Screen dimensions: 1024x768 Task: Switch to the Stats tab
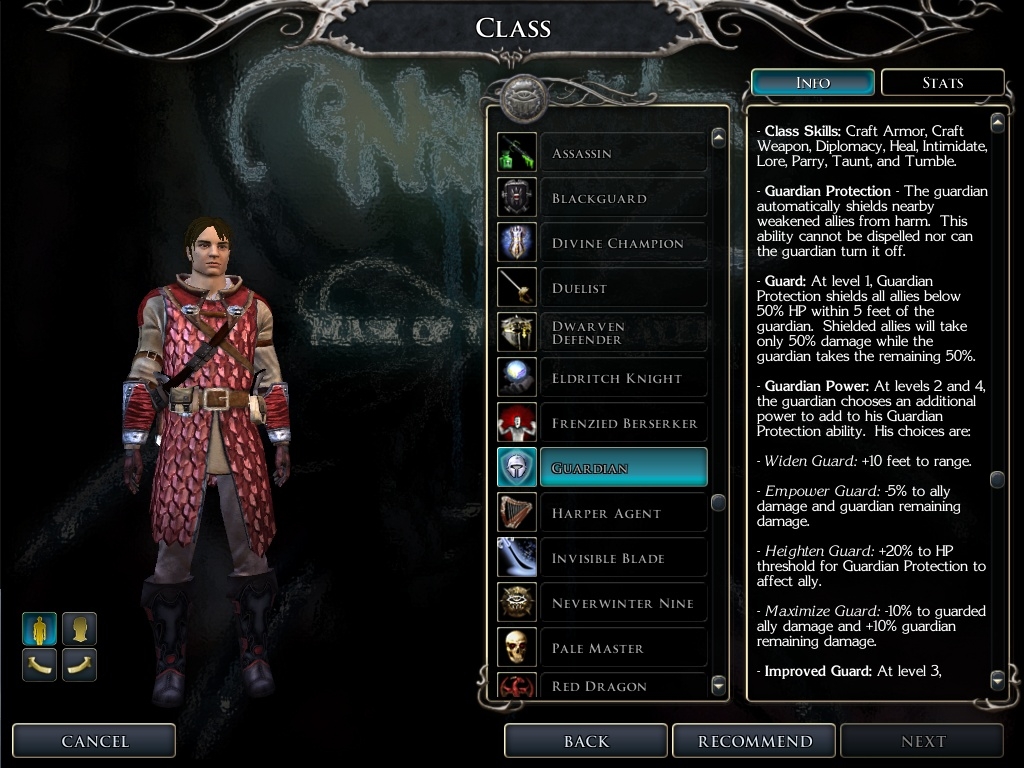[x=942, y=83]
